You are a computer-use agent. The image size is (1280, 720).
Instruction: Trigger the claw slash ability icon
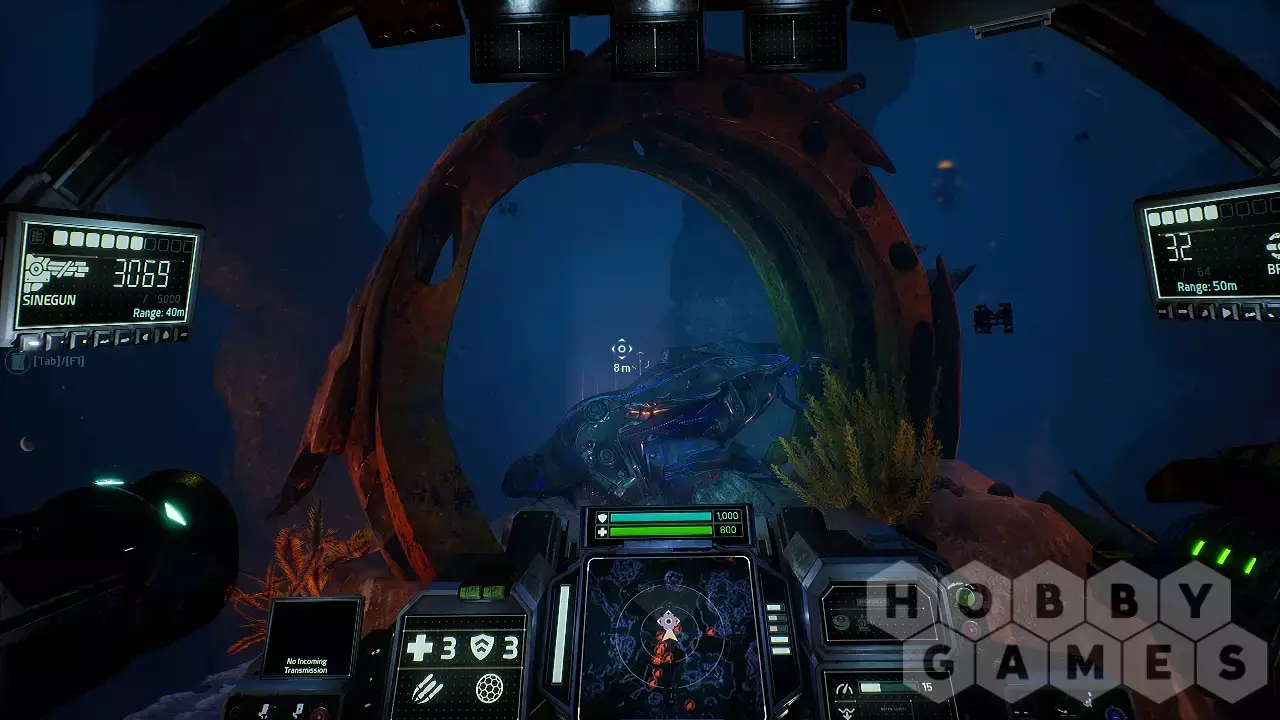[424, 688]
